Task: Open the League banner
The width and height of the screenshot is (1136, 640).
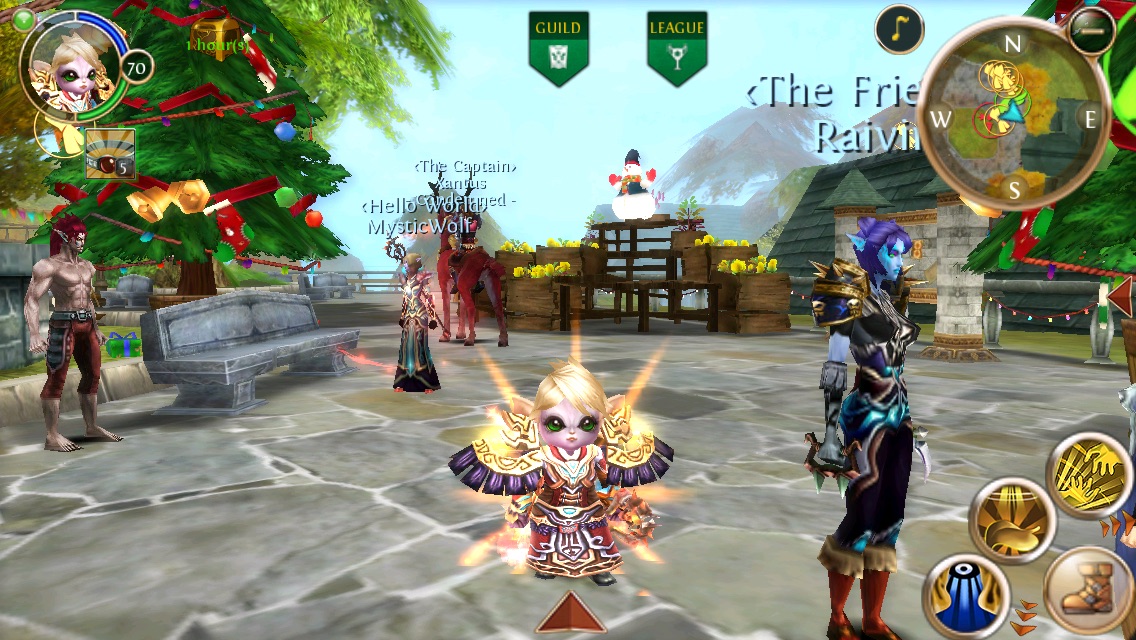Action: tap(677, 46)
